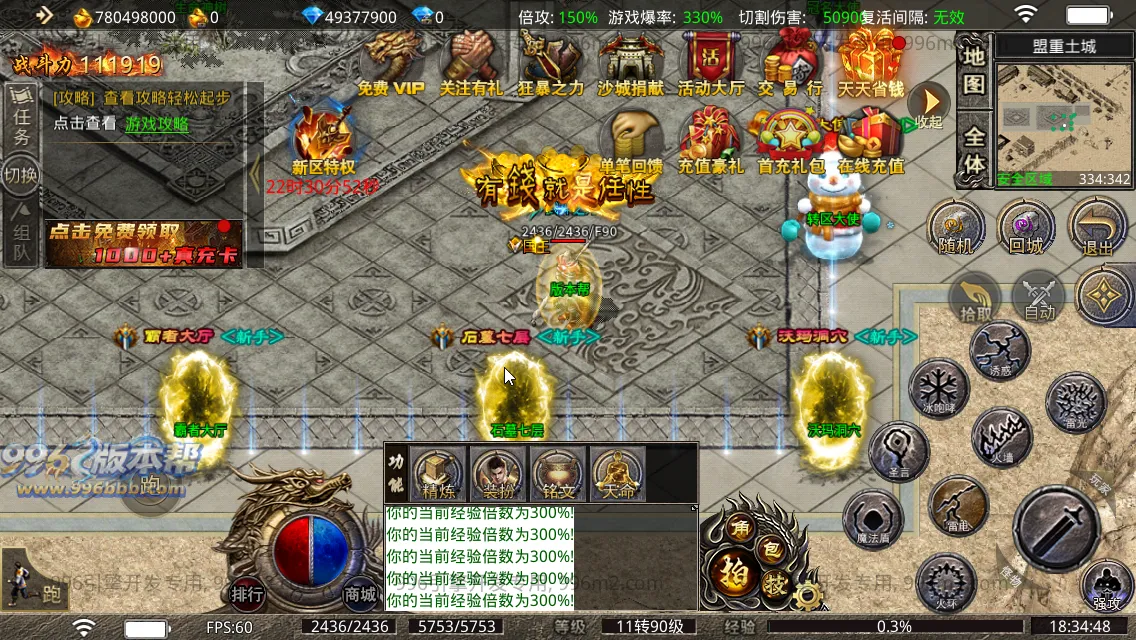Open the 精炼 refining function
Screen dimensions: 1136x640
pos(438,473)
